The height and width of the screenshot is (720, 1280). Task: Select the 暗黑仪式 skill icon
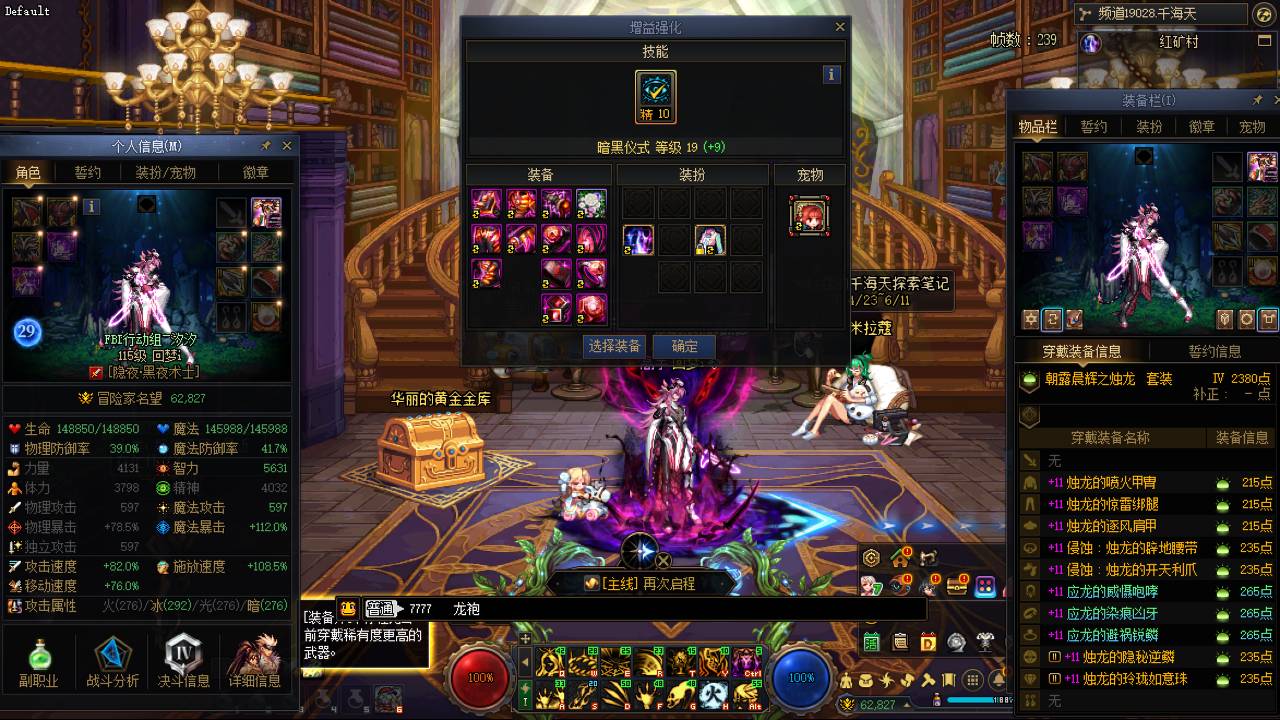pos(656,96)
